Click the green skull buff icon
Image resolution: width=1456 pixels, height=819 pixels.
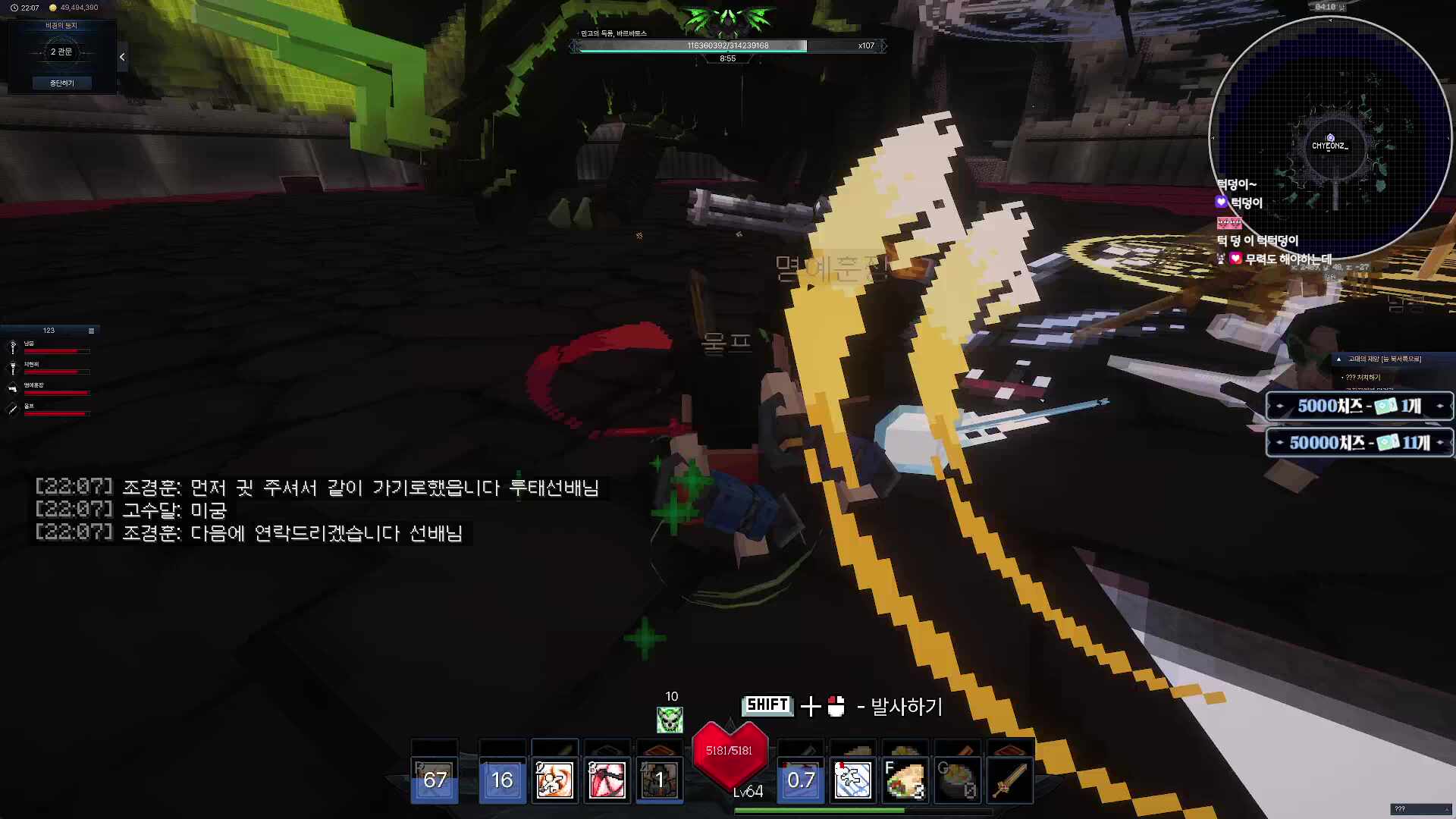670,719
